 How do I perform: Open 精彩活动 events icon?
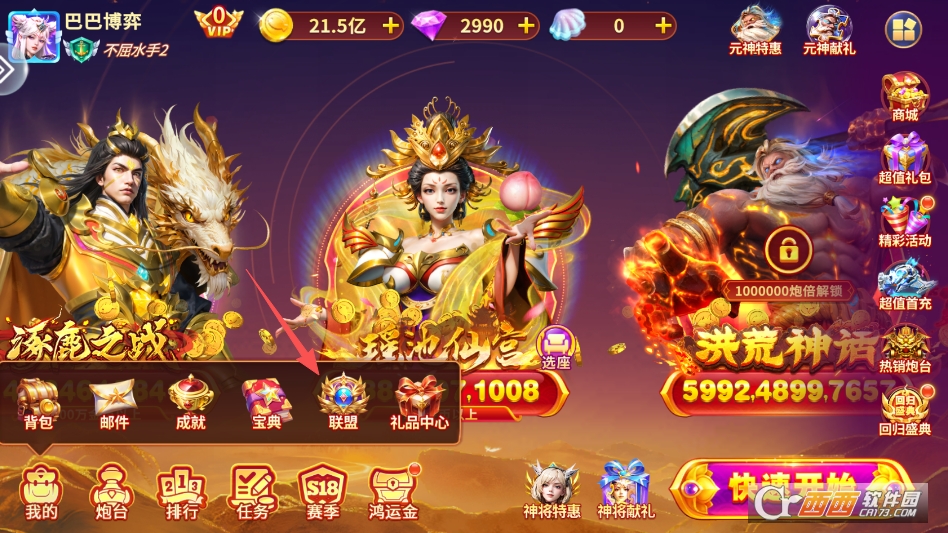click(904, 222)
